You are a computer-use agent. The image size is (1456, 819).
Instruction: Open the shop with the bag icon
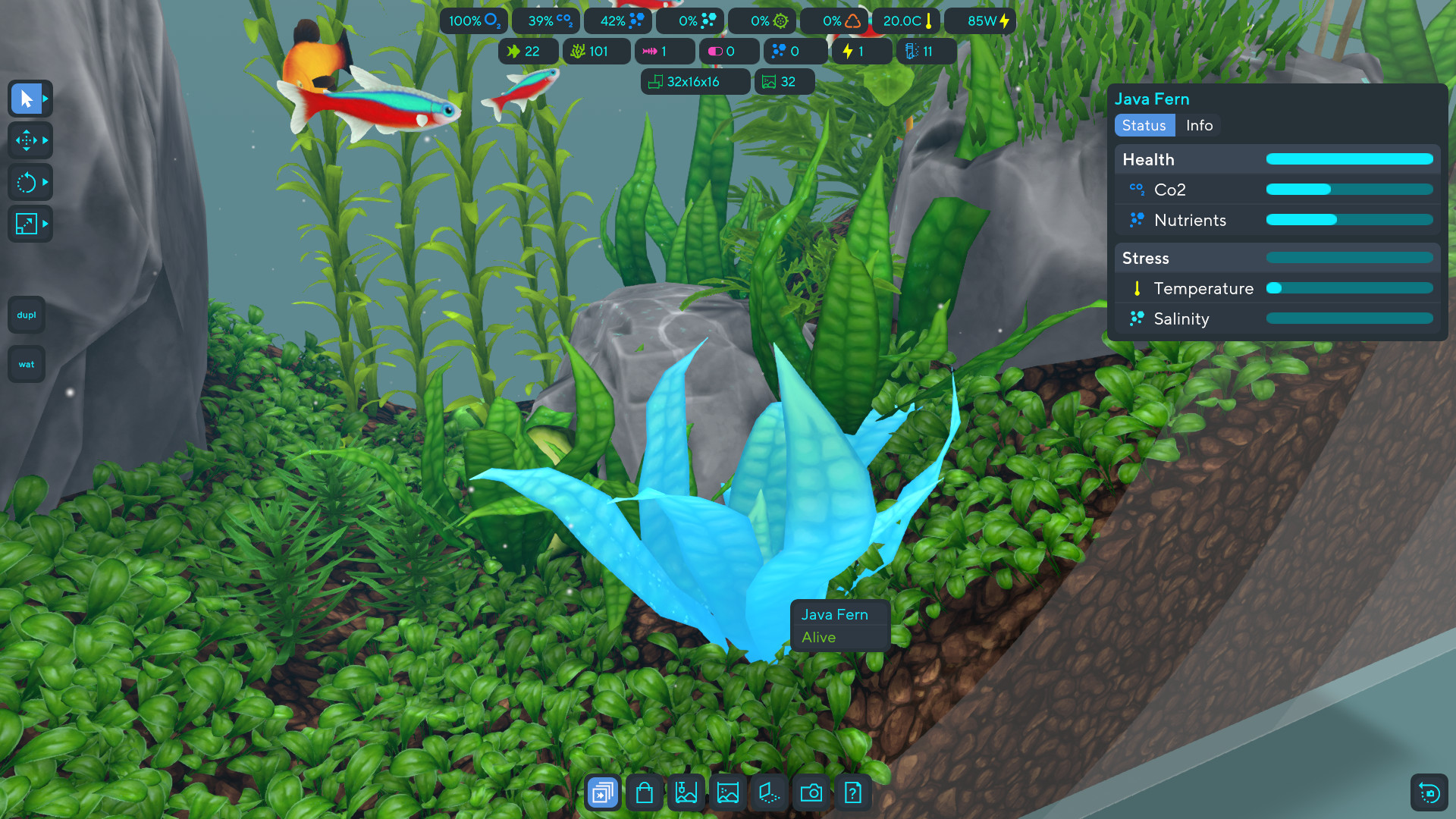coord(644,792)
